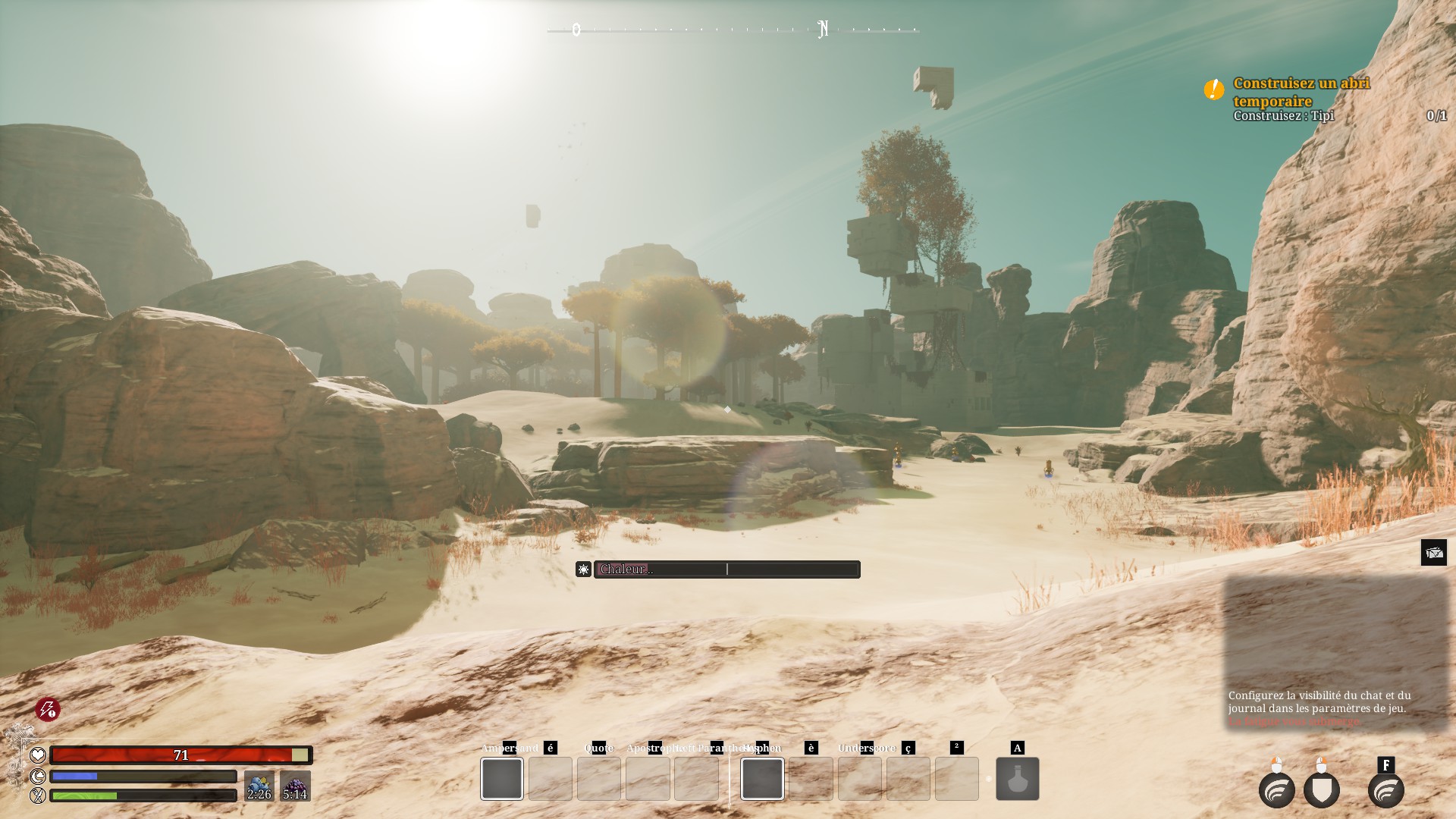Click the chat and journal log panel
This screenshot has height=819, width=1456.
[1336, 654]
